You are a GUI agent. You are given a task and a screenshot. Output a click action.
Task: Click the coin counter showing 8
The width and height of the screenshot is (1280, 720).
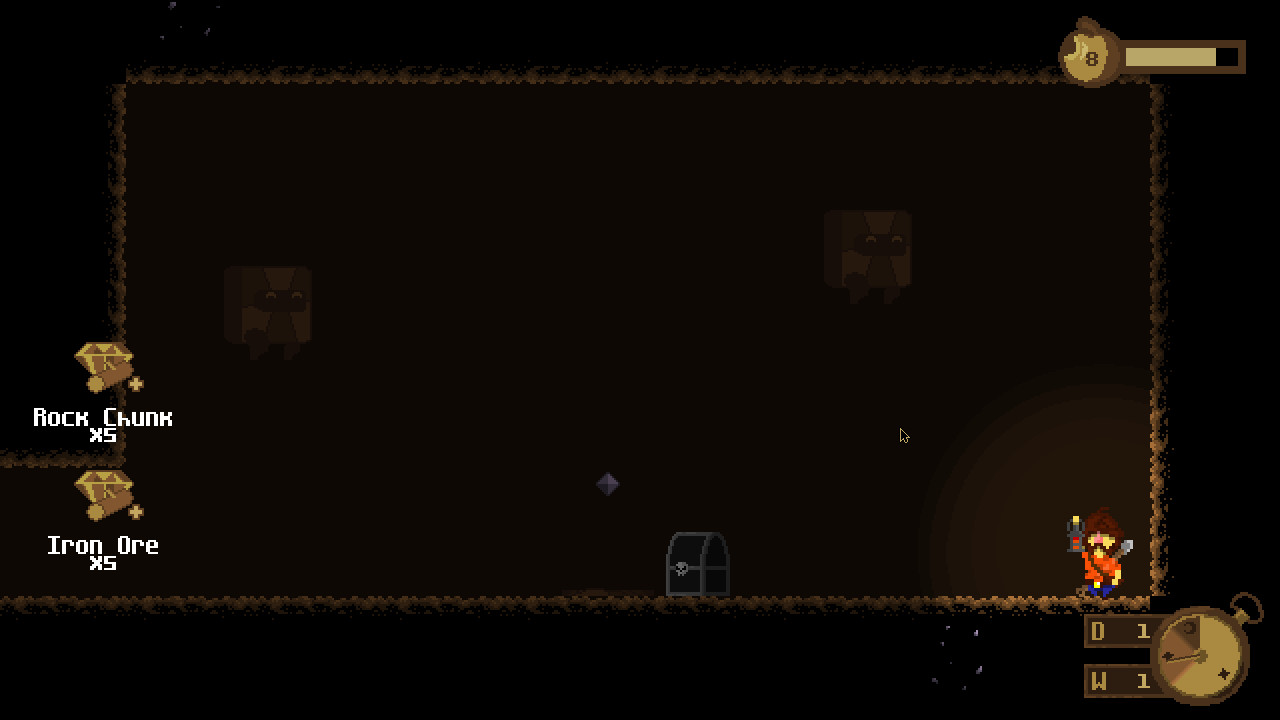(1090, 57)
